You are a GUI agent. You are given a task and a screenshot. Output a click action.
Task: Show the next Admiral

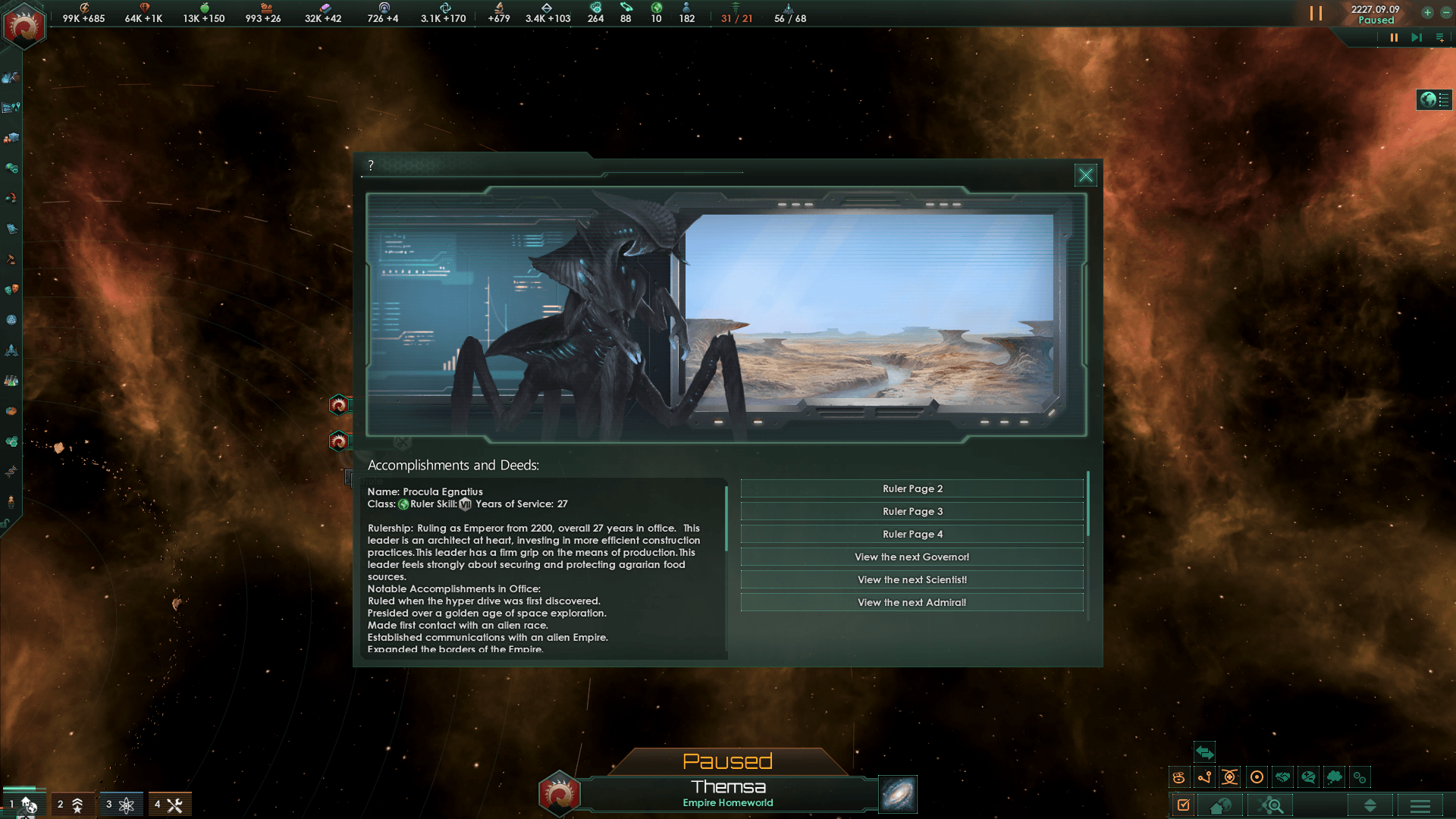click(912, 603)
